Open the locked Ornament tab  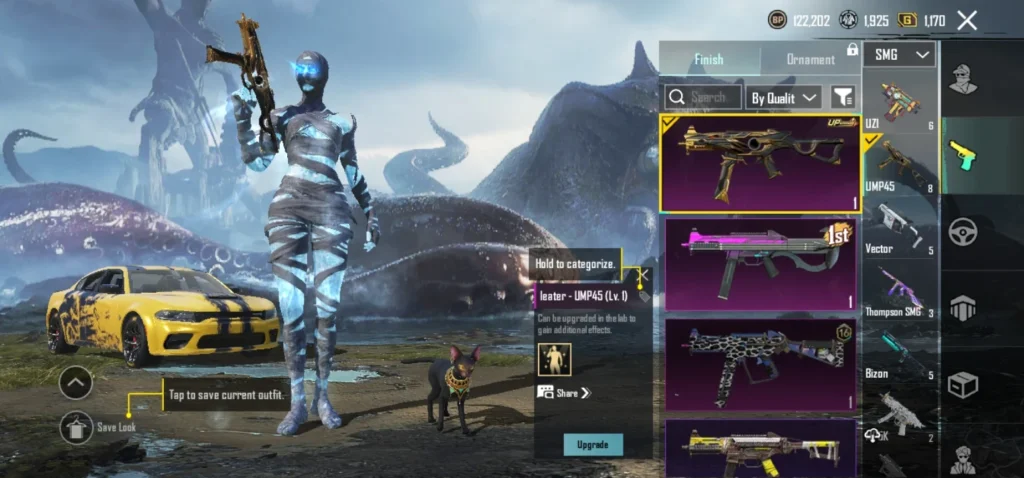[x=810, y=59]
